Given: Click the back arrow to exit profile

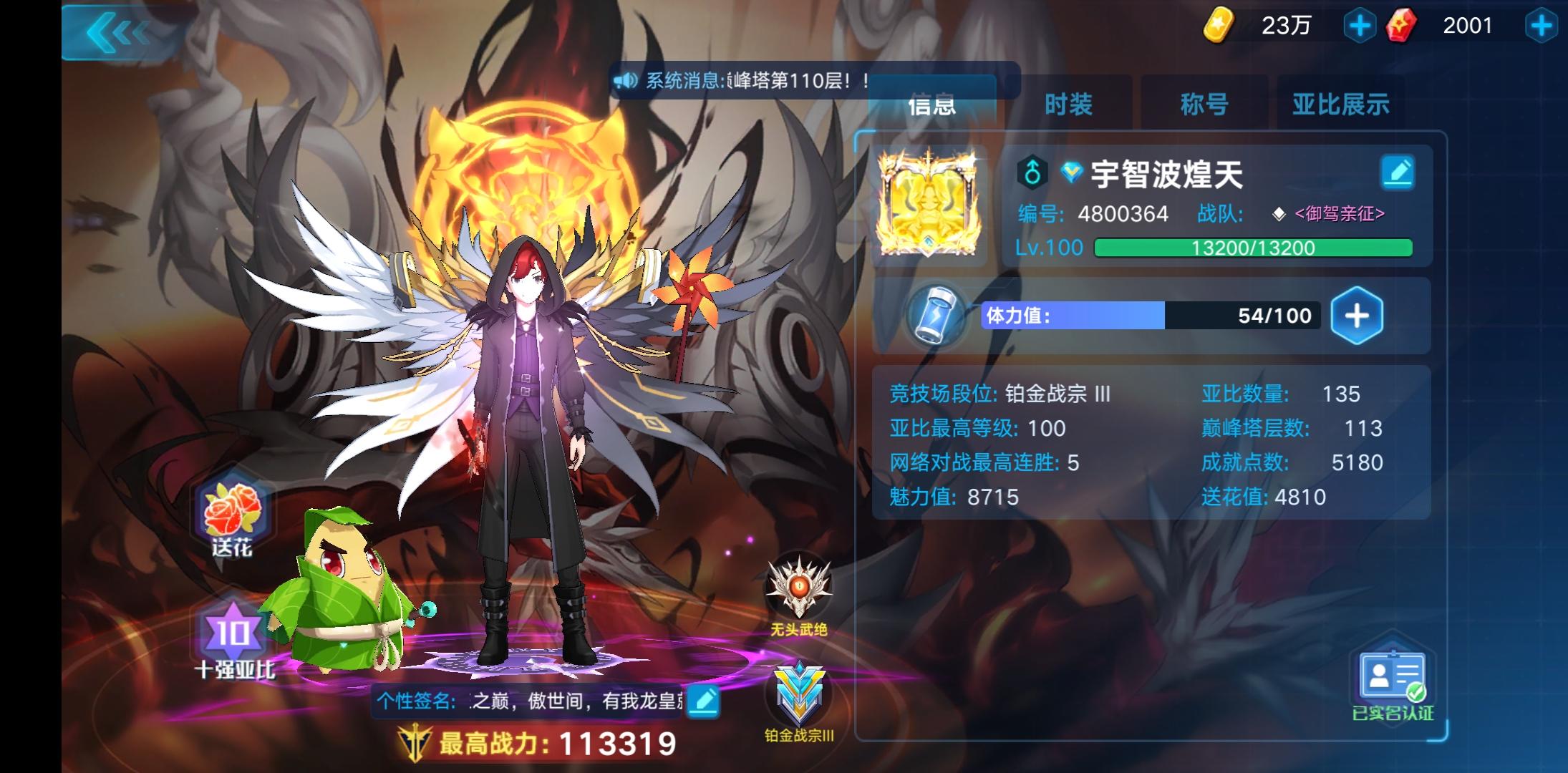Looking at the screenshot, I should [x=115, y=31].
